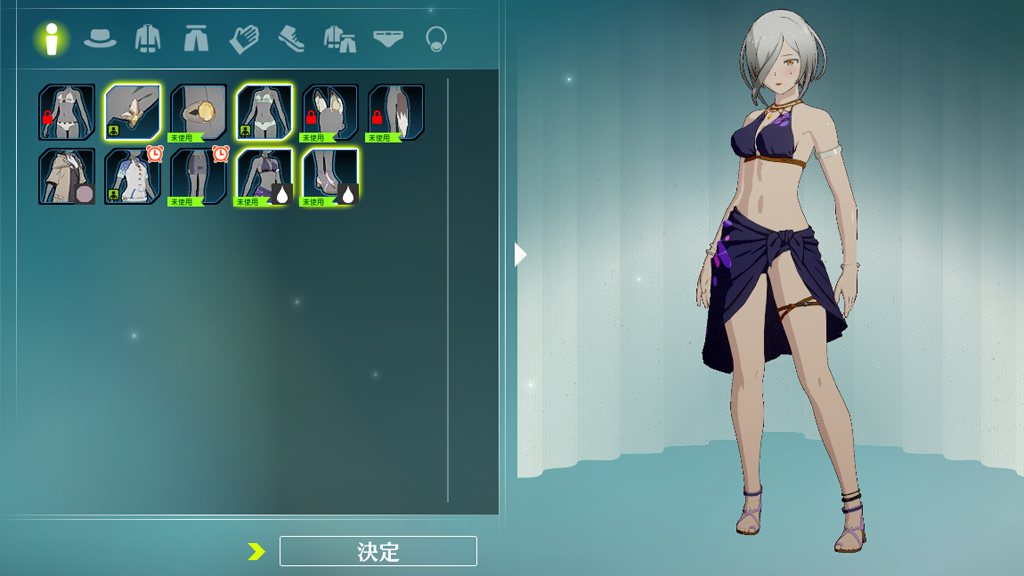Screen dimensions: 1024x576
Task: Open the gloves category tab
Action: tap(244, 39)
